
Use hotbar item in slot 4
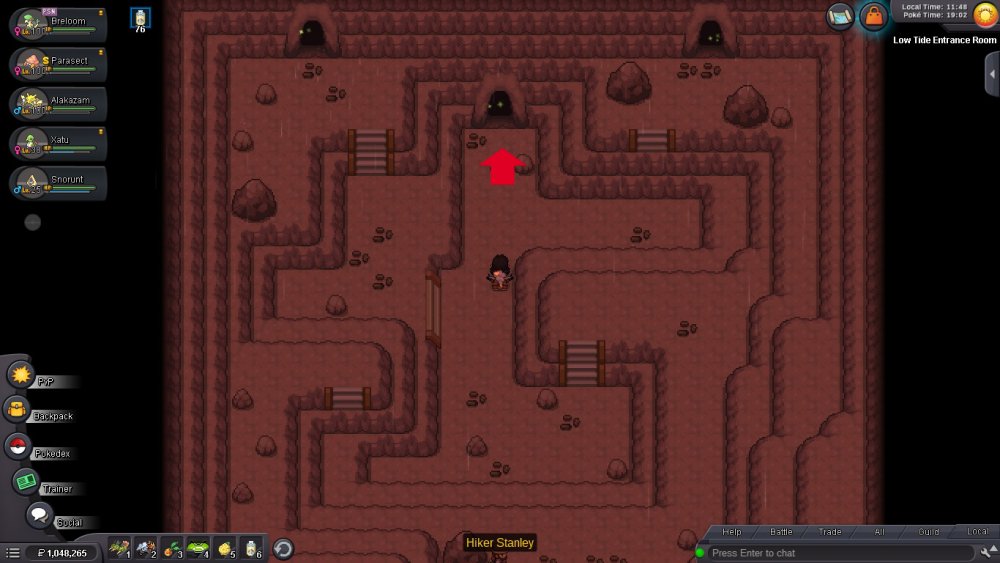(197, 548)
